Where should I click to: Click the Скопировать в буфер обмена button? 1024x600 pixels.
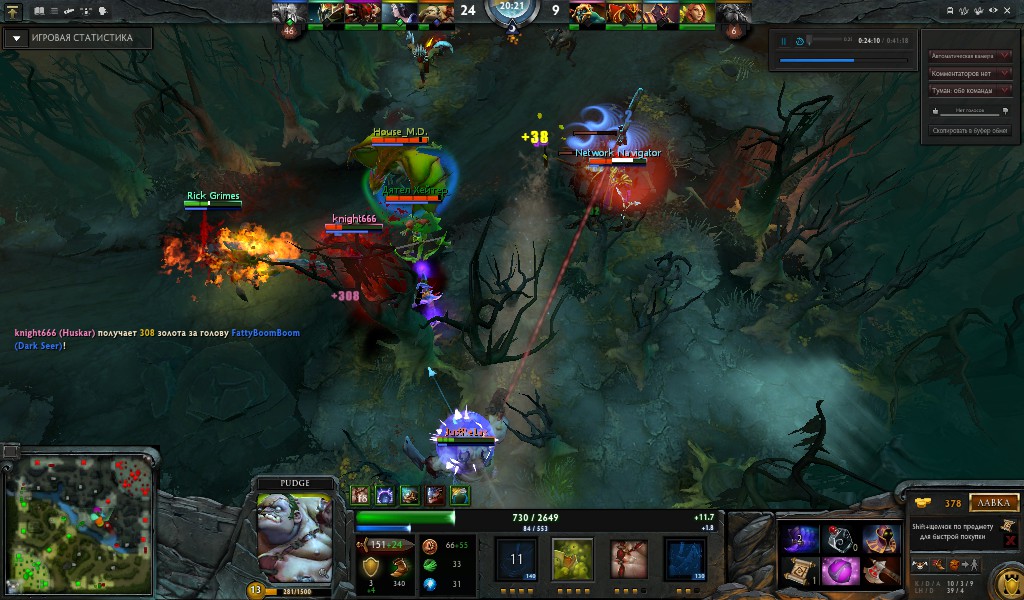(969, 130)
